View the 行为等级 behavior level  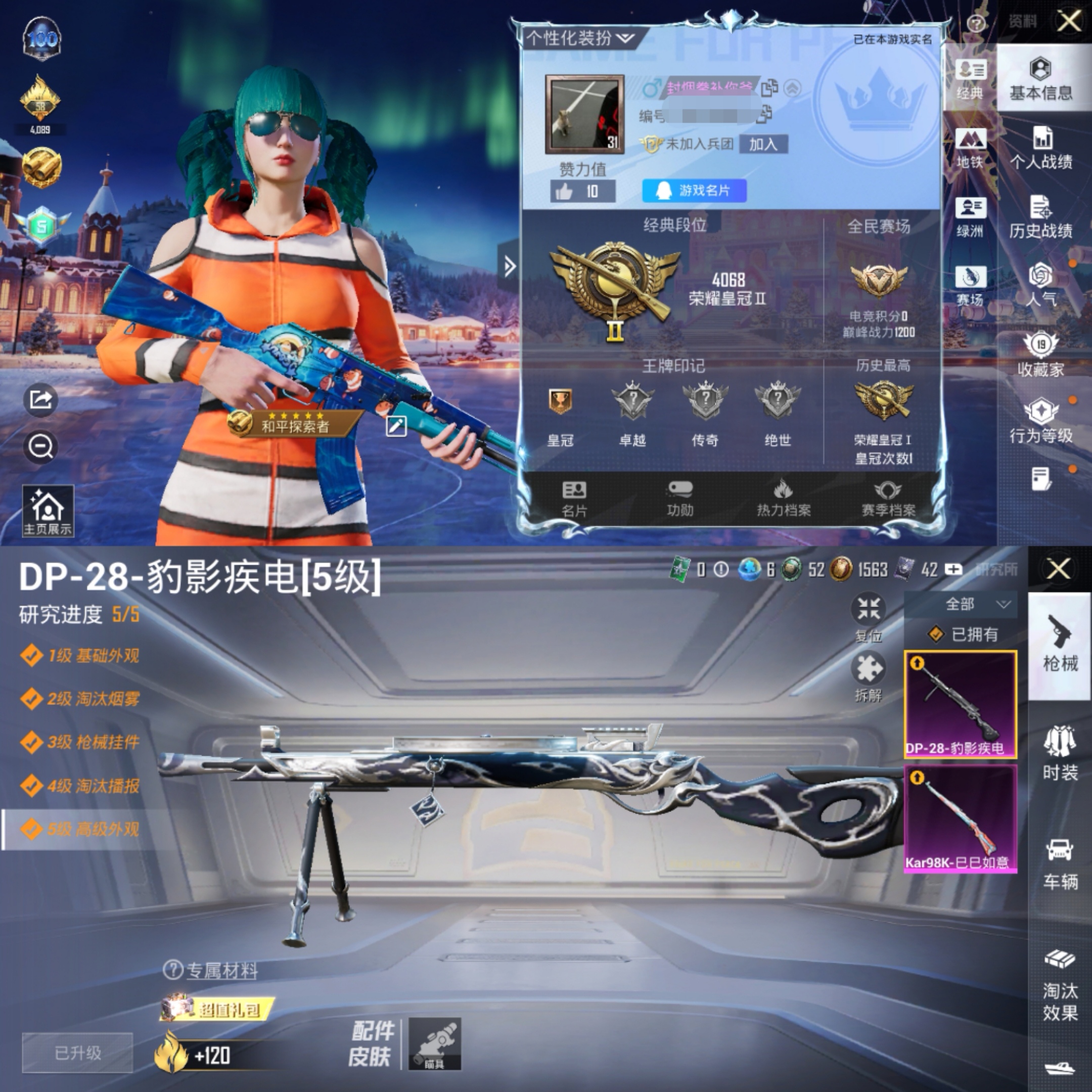1040,422
